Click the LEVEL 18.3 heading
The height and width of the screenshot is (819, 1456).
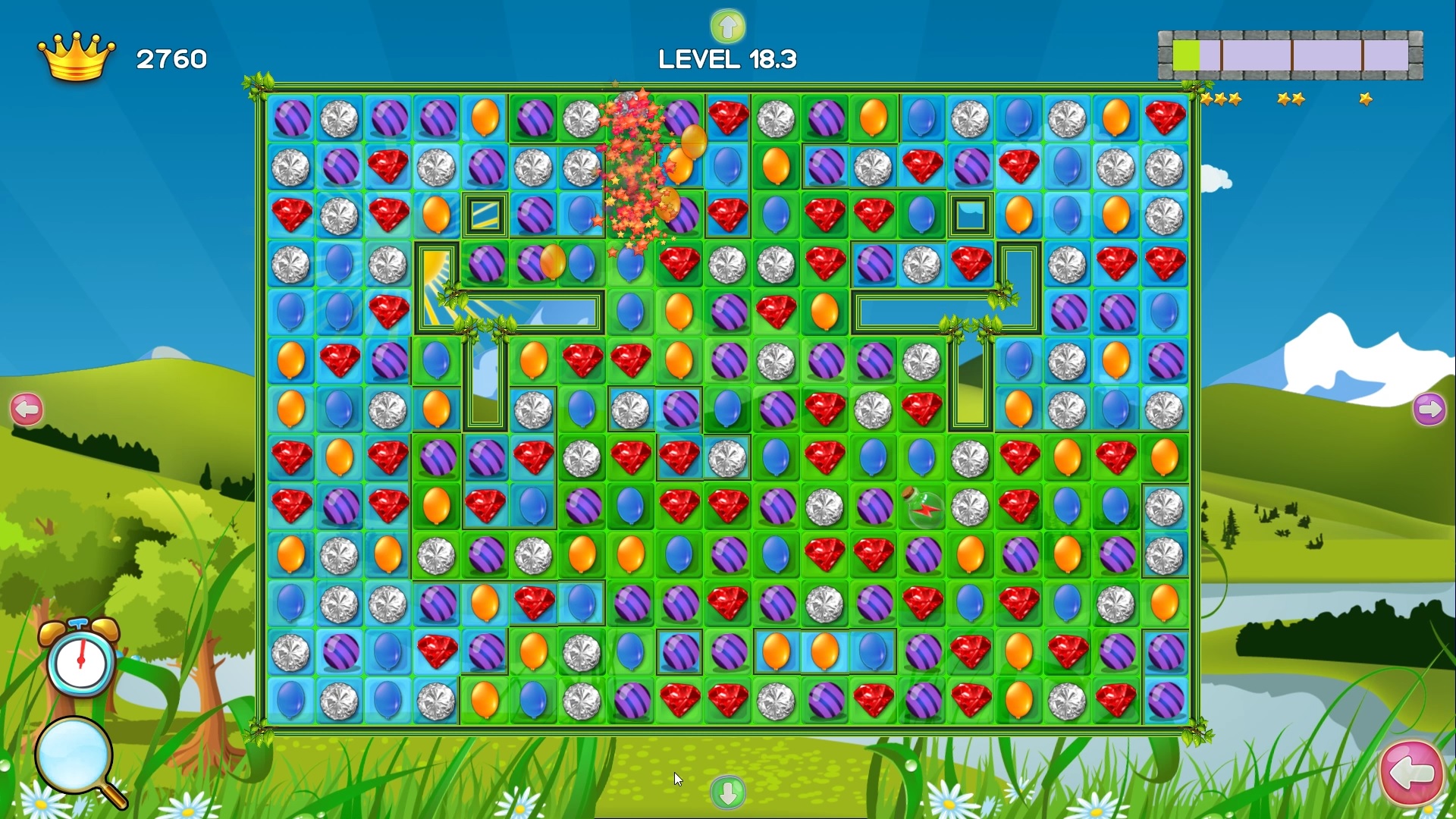coord(726,59)
